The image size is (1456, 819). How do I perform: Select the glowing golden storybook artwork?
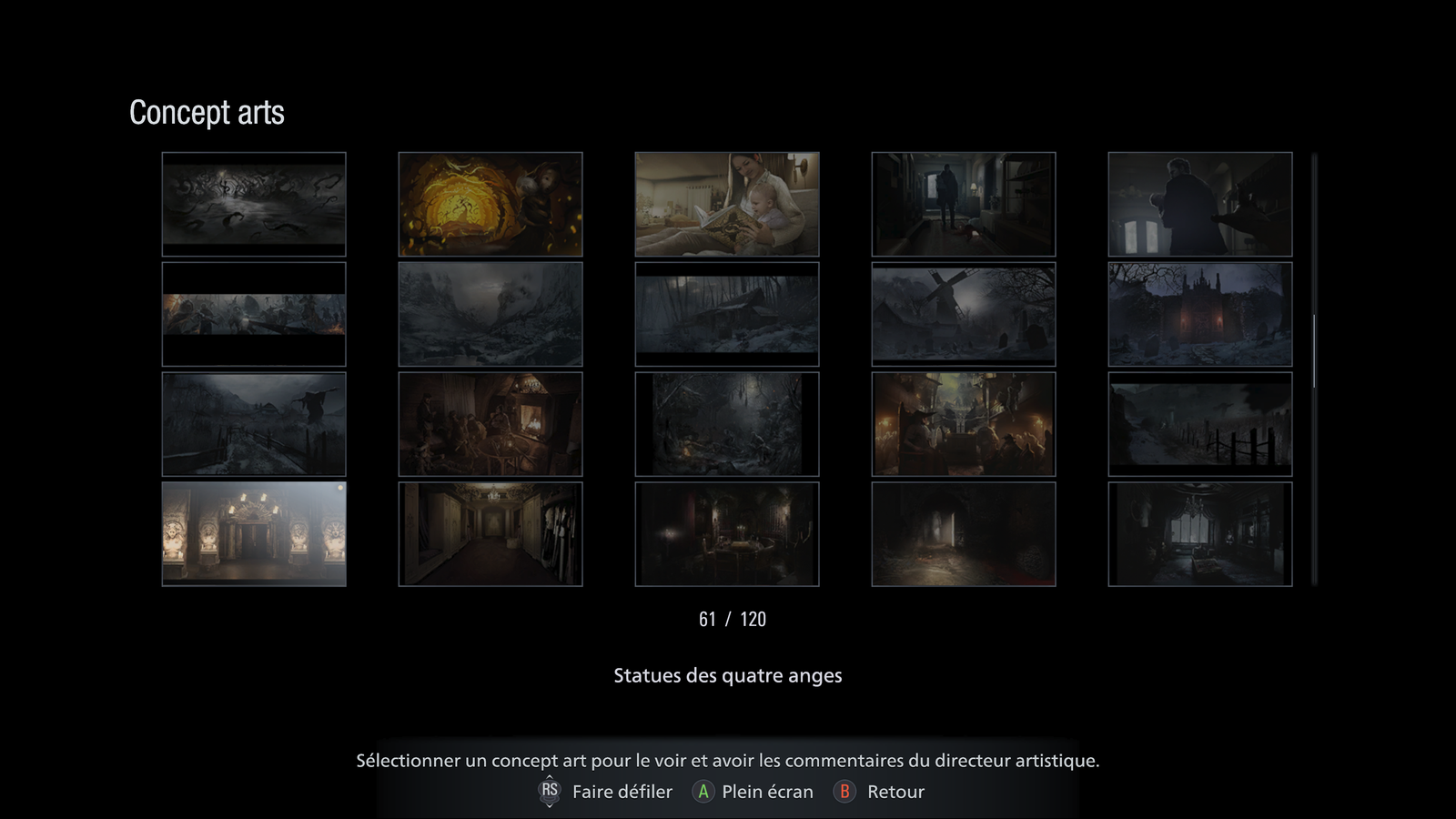click(490, 204)
